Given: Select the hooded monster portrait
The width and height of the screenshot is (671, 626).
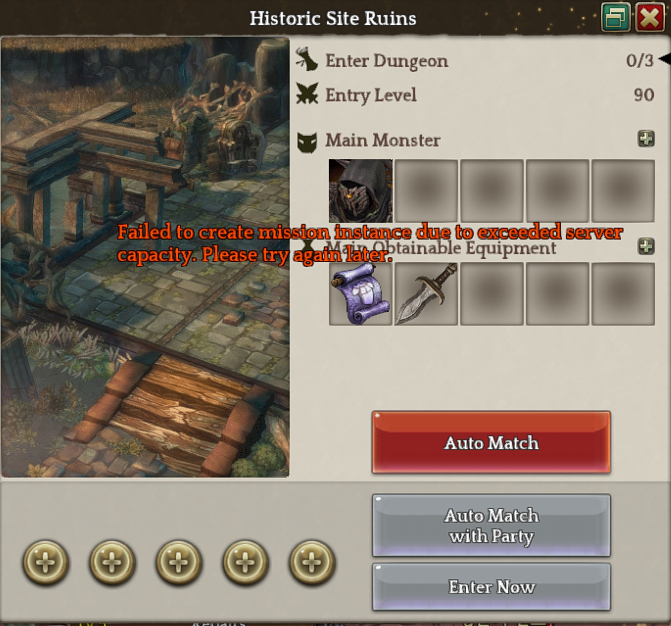Looking at the screenshot, I should coord(361,191).
